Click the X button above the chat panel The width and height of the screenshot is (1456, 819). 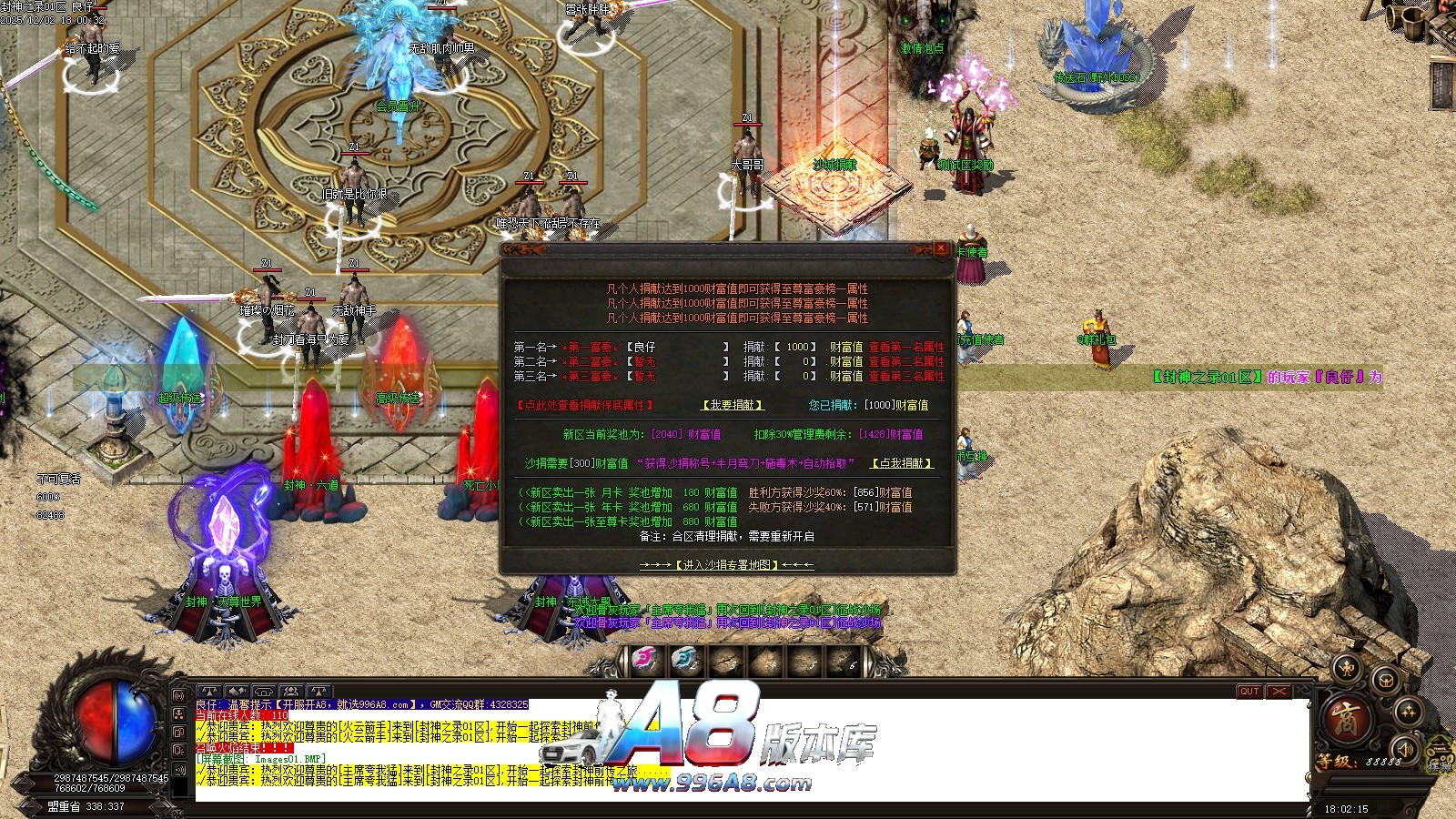point(1279,692)
